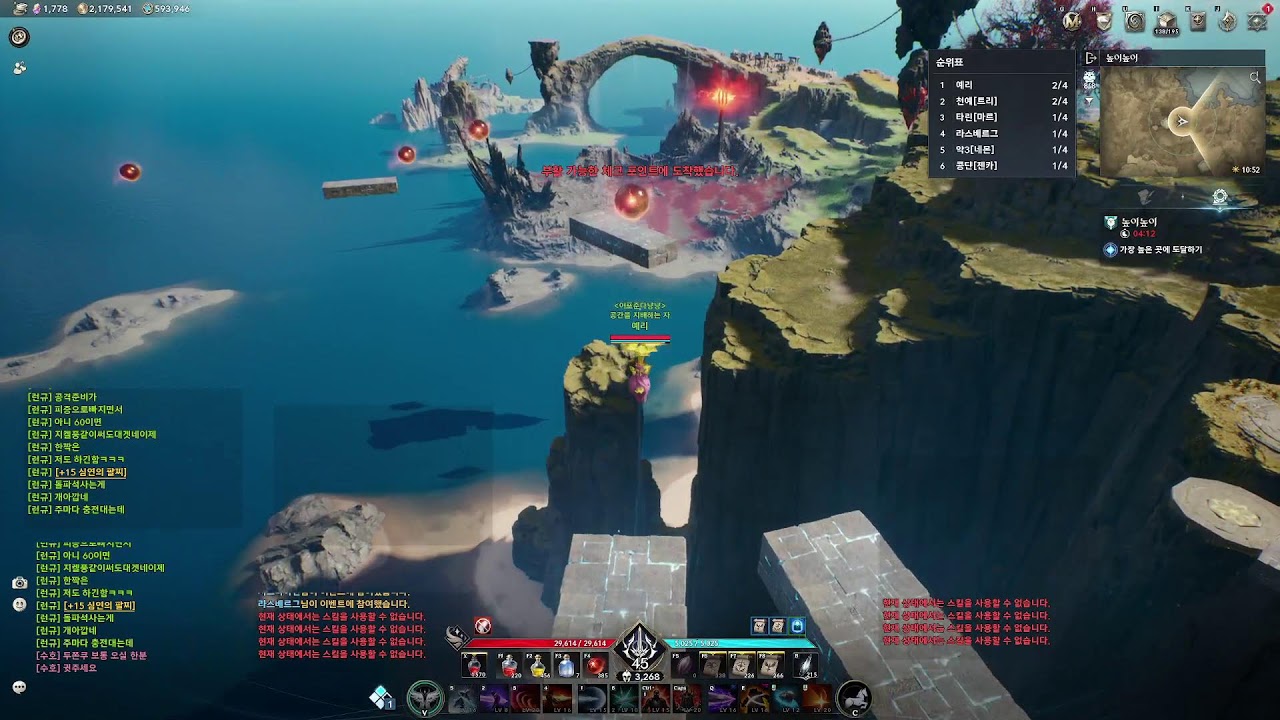Use the yellow potion in the F2 slot
Screen dimensions: 1280x720
[x=538, y=666]
